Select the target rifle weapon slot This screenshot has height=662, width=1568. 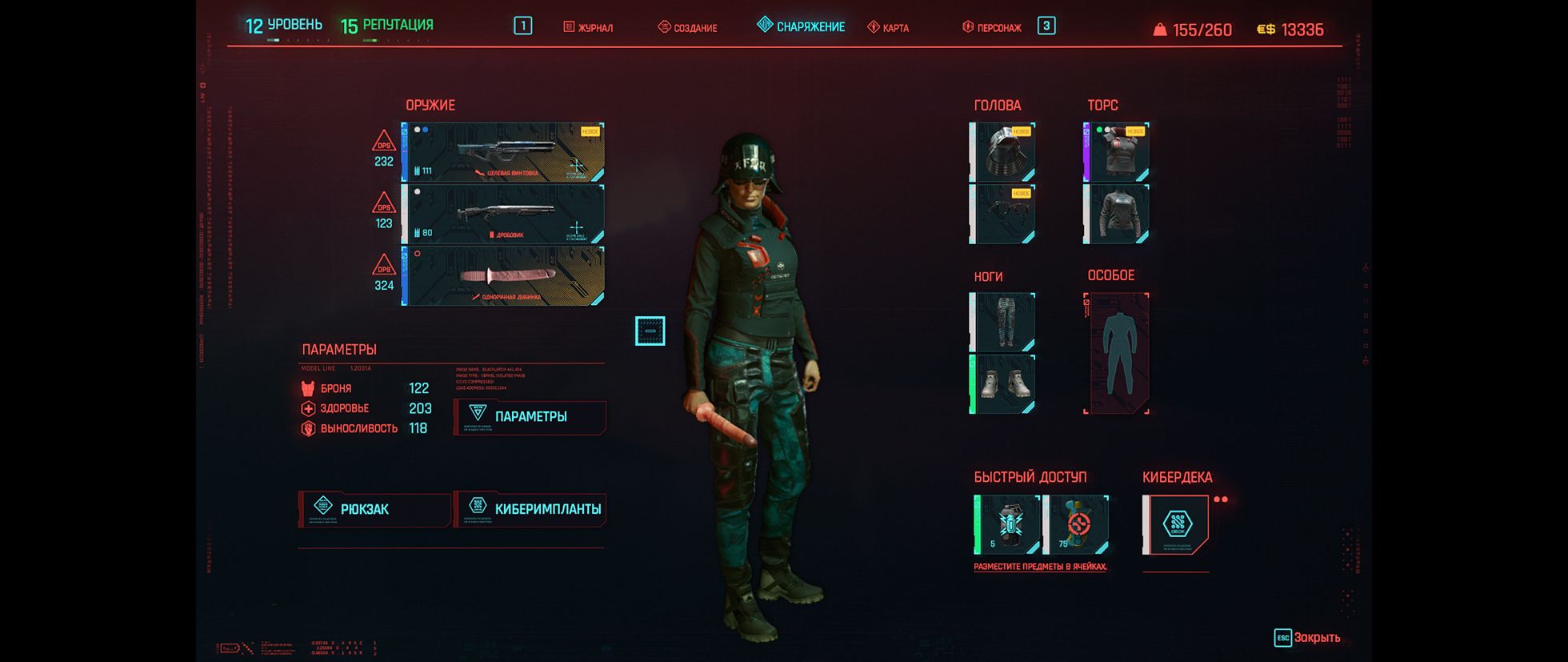point(503,152)
